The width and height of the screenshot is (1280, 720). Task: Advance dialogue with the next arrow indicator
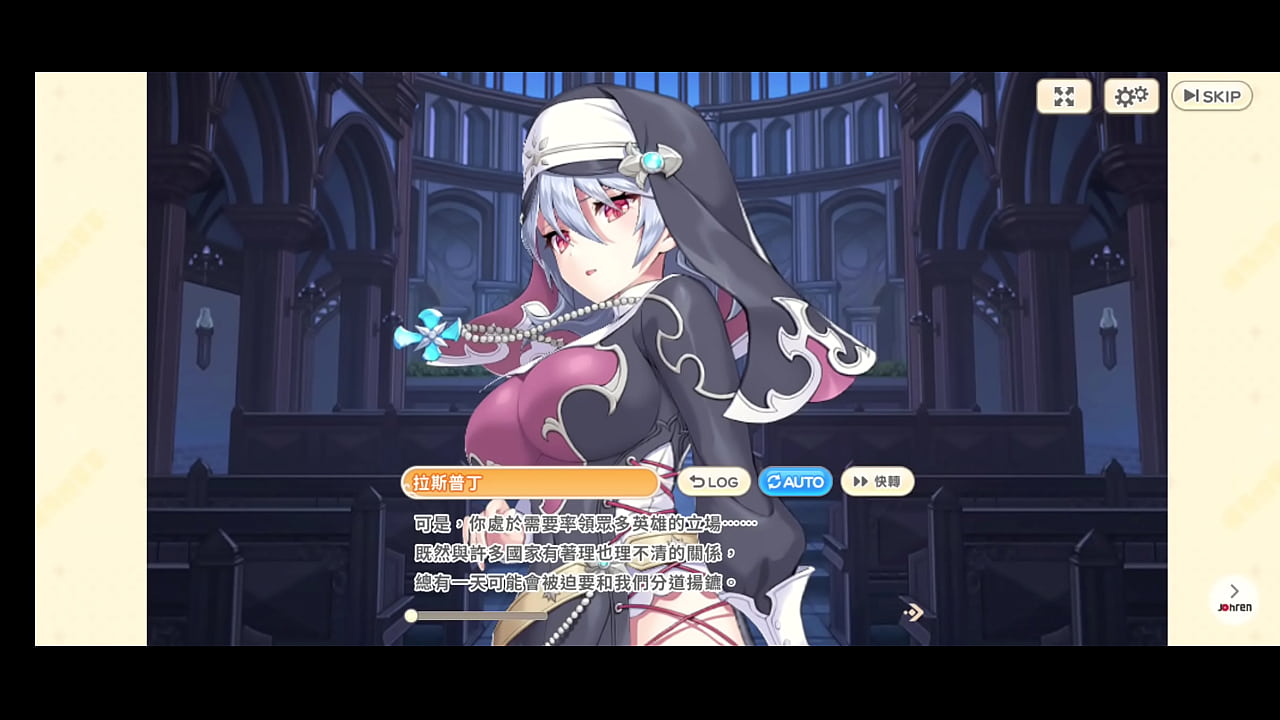pos(912,612)
